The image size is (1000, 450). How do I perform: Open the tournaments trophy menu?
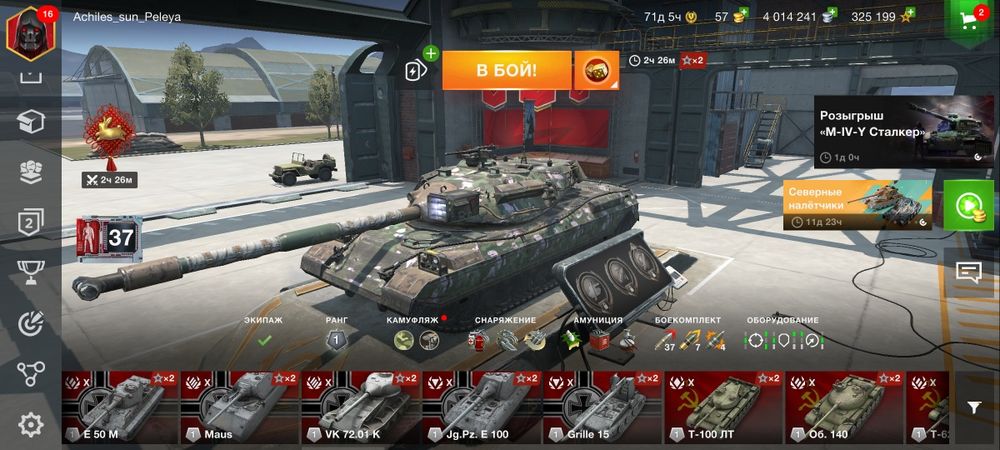(x=30, y=273)
